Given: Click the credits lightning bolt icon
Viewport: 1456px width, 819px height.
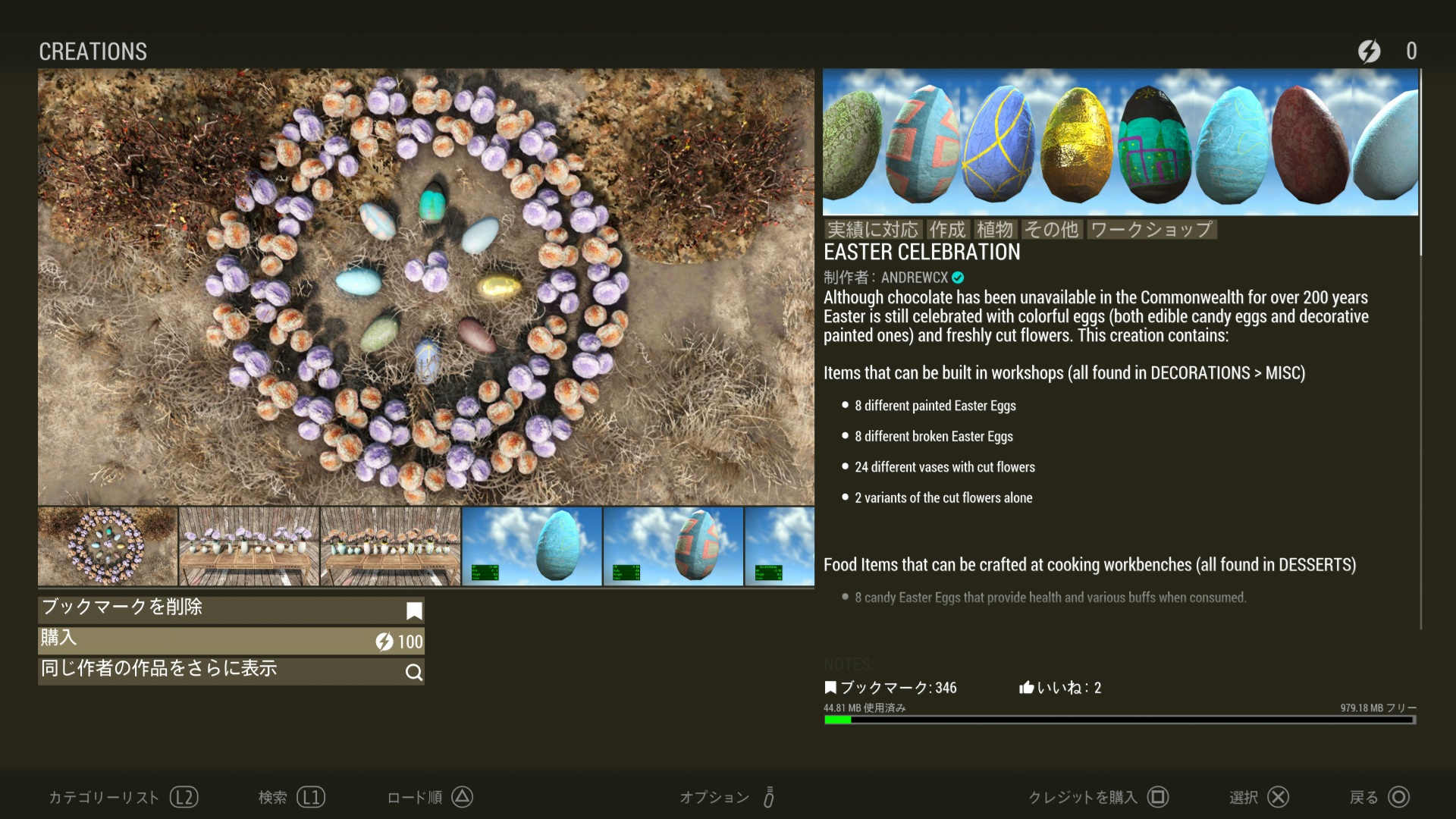Looking at the screenshot, I should pos(1369,51).
